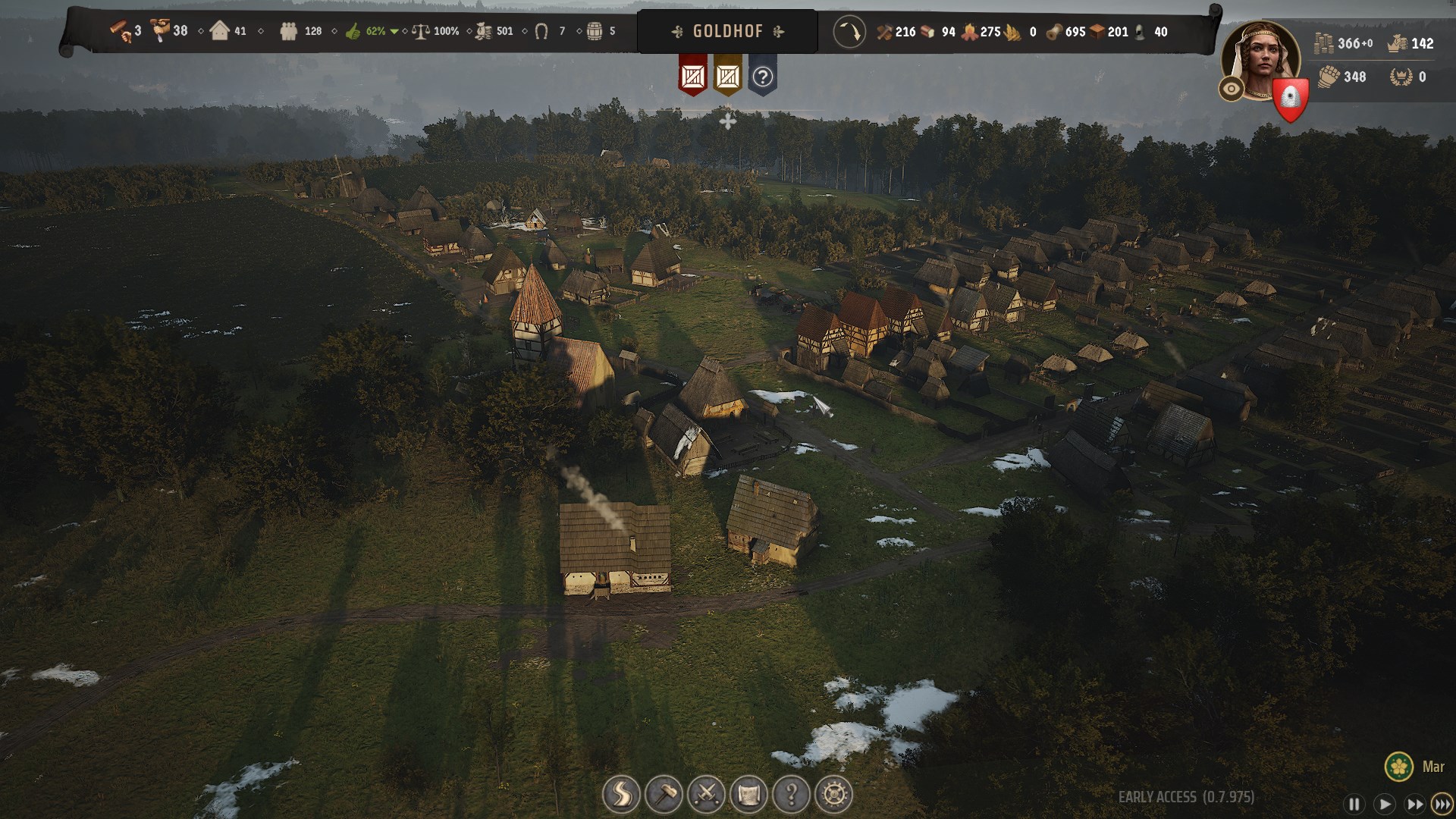The width and height of the screenshot is (1456, 819).
Task: Open the hammer construction menu
Action: pyautogui.click(x=664, y=794)
